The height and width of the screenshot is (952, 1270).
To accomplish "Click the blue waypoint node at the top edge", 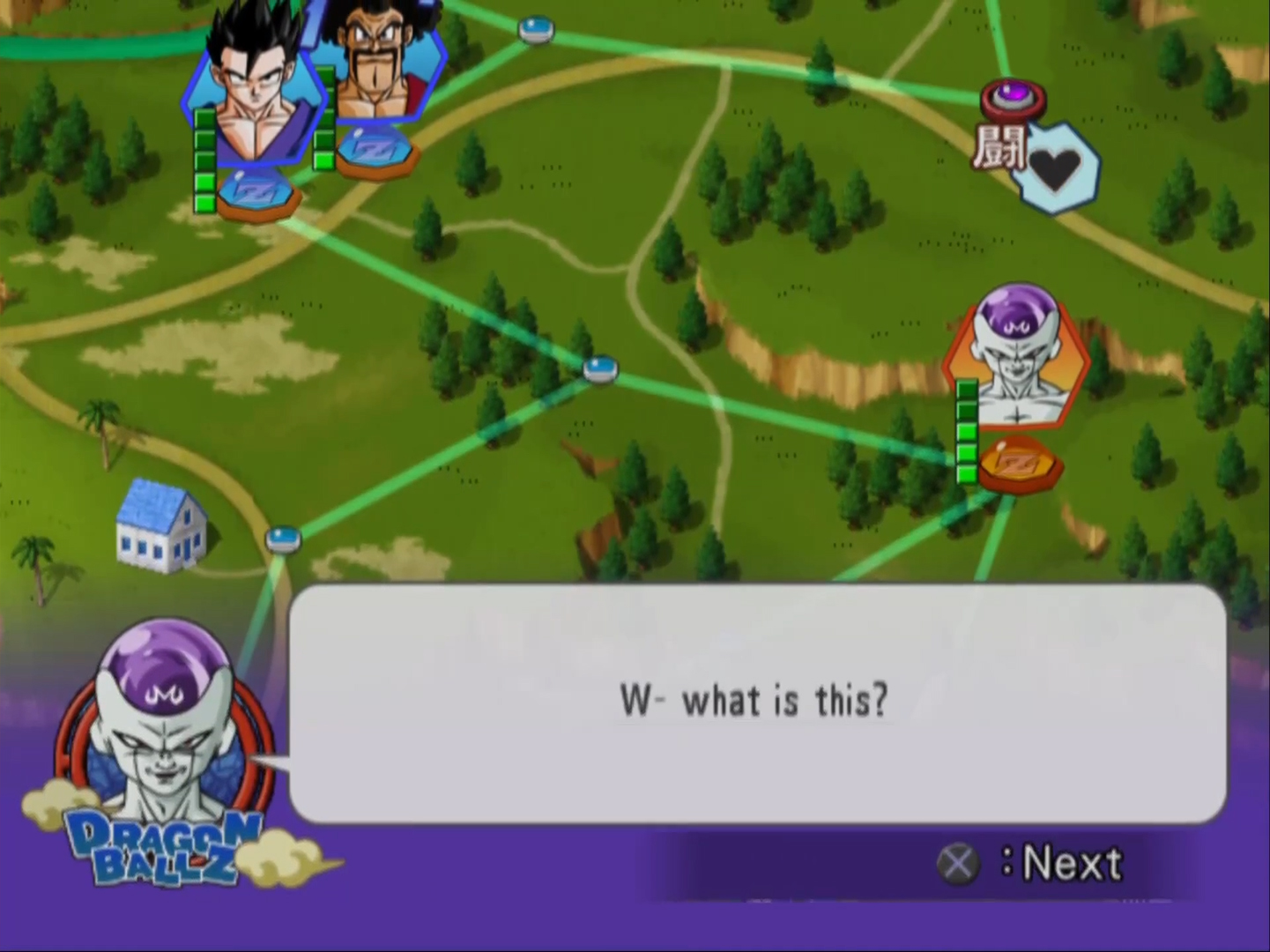I will pos(536,31).
